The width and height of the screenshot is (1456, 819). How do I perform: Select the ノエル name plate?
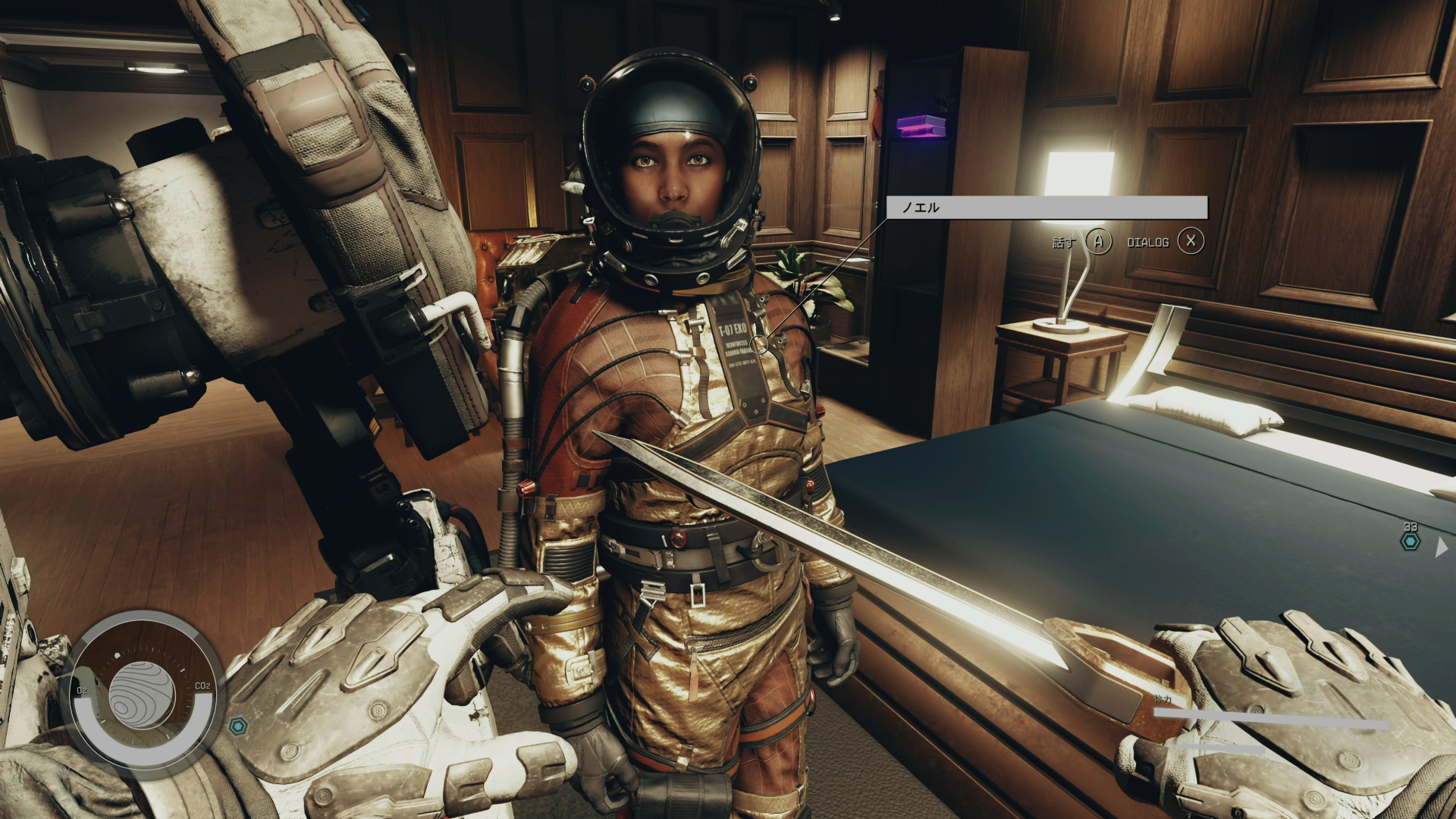(1046, 207)
